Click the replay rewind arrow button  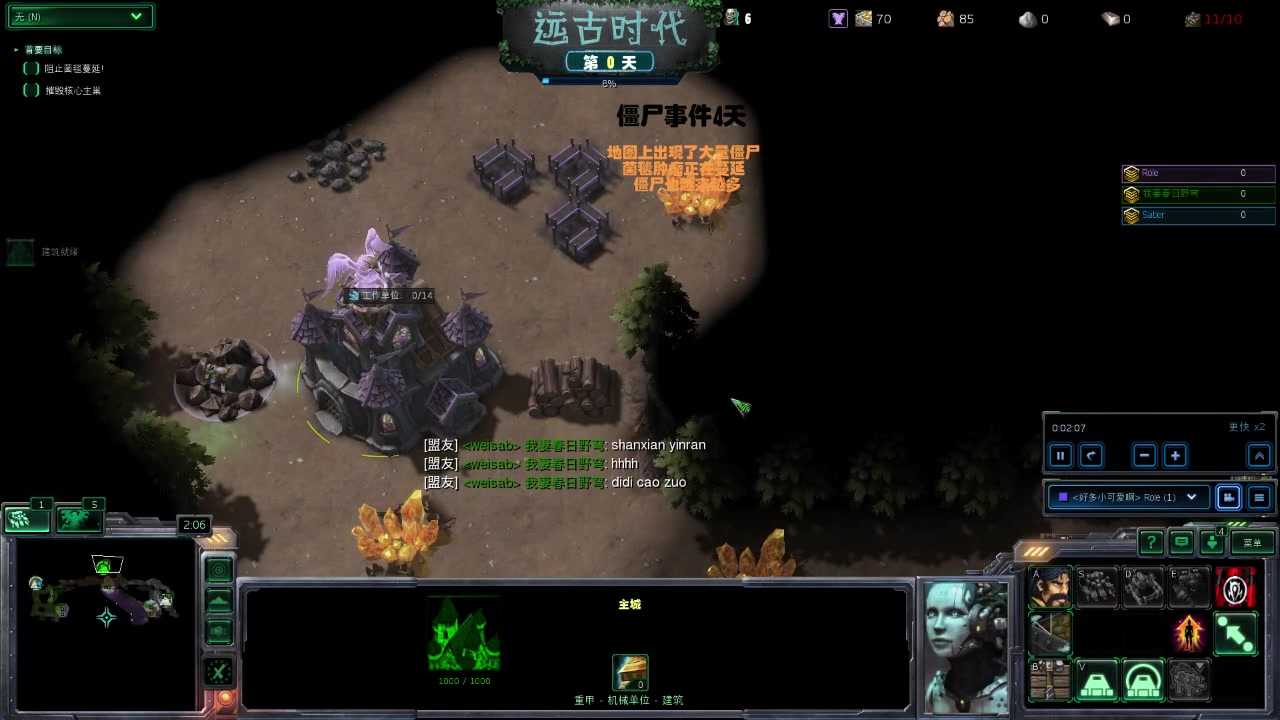[x=1091, y=456]
